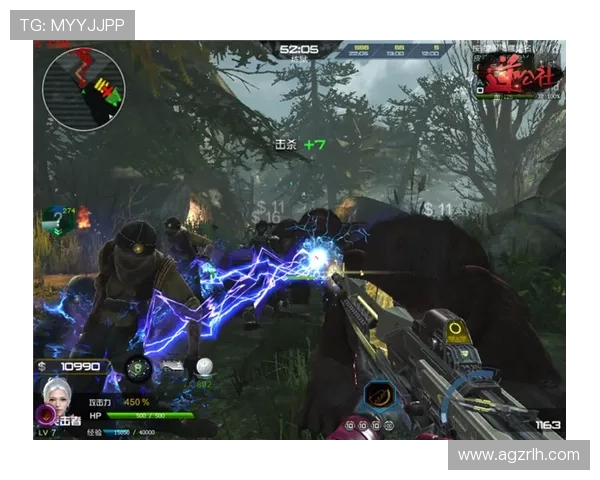Select the green radar ability icon
The height and width of the screenshot is (480, 600).
(139, 369)
